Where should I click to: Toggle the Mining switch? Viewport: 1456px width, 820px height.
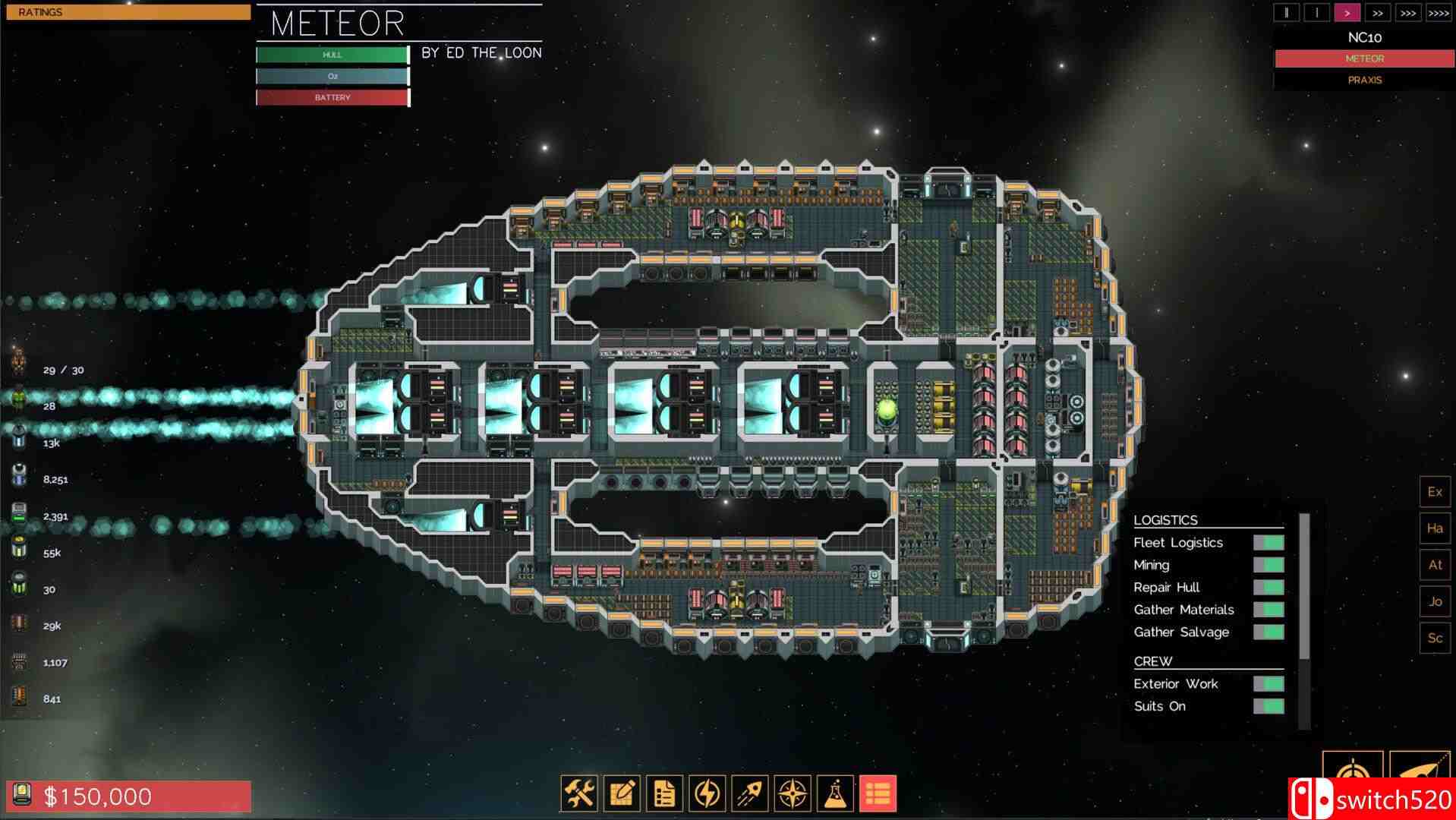(x=1268, y=565)
